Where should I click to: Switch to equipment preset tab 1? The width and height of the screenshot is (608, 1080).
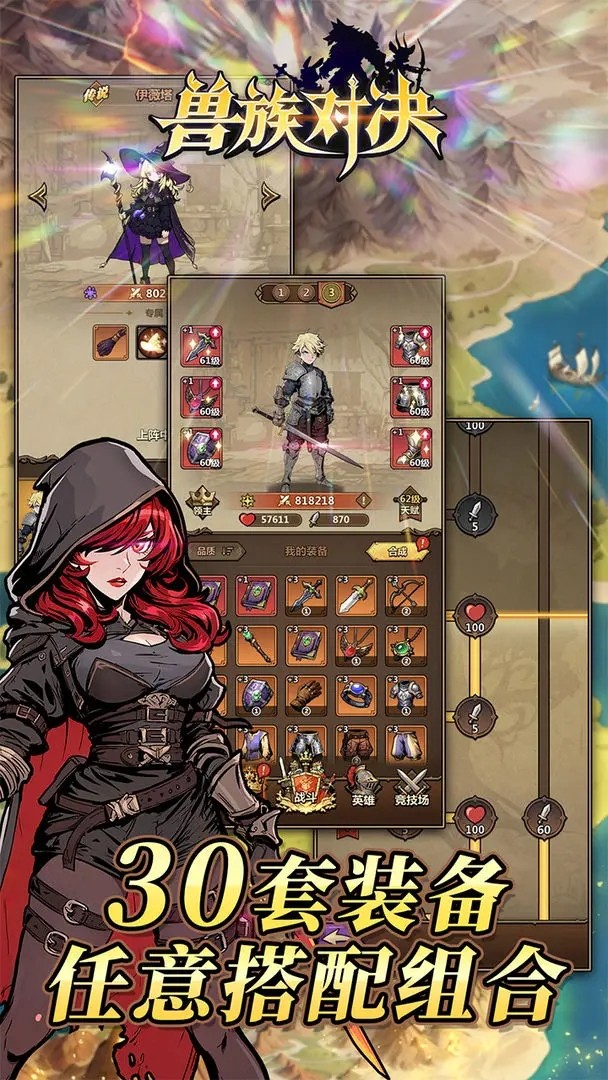(281, 293)
